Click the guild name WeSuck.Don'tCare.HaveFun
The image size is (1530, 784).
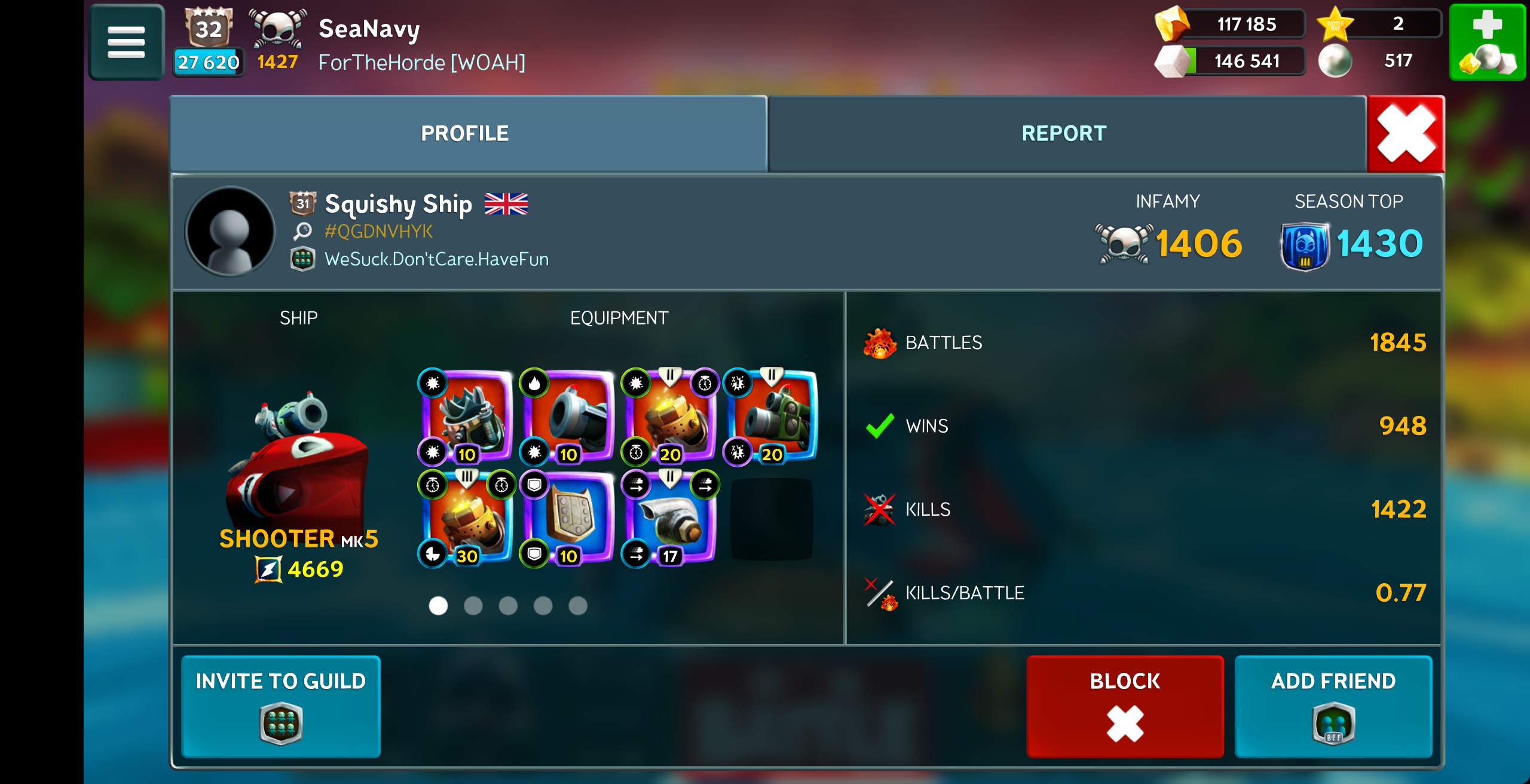point(436,259)
